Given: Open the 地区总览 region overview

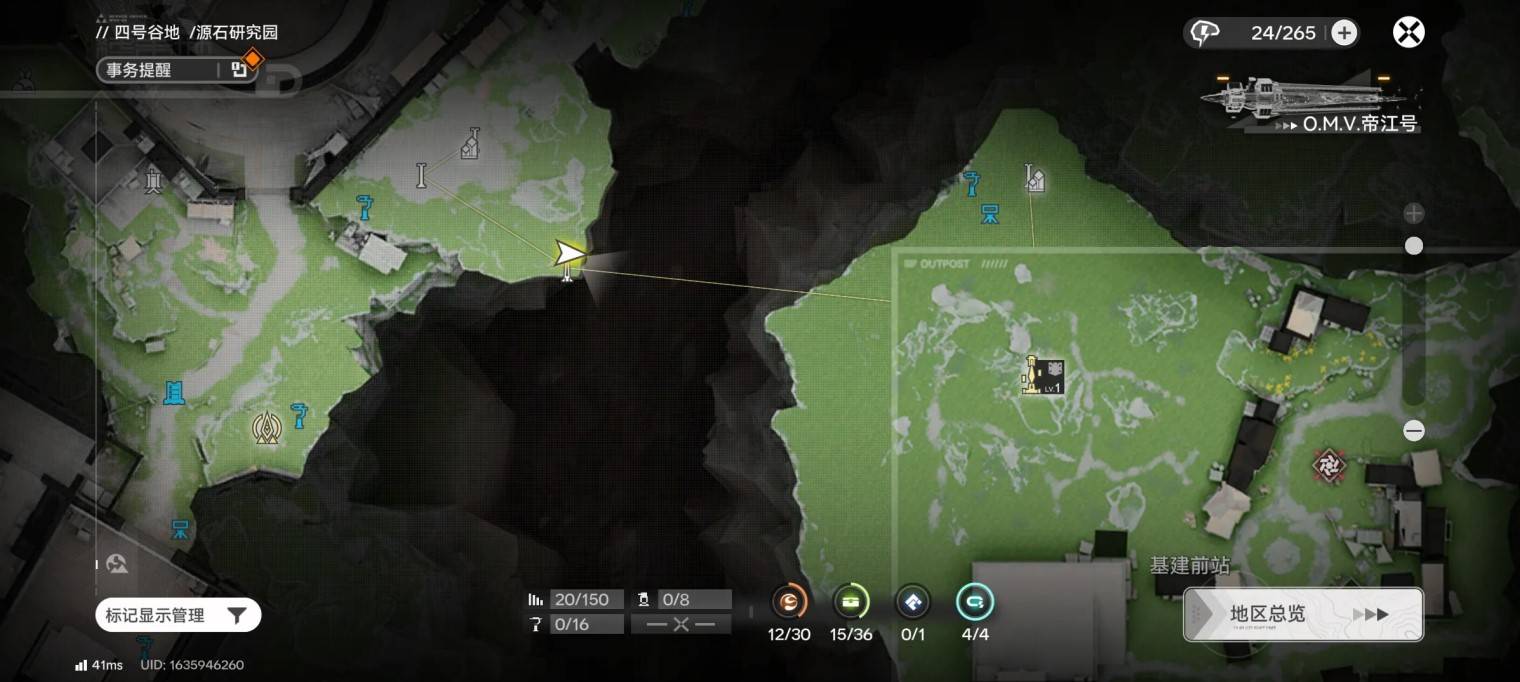Looking at the screenshot, I should point(1302,614).
